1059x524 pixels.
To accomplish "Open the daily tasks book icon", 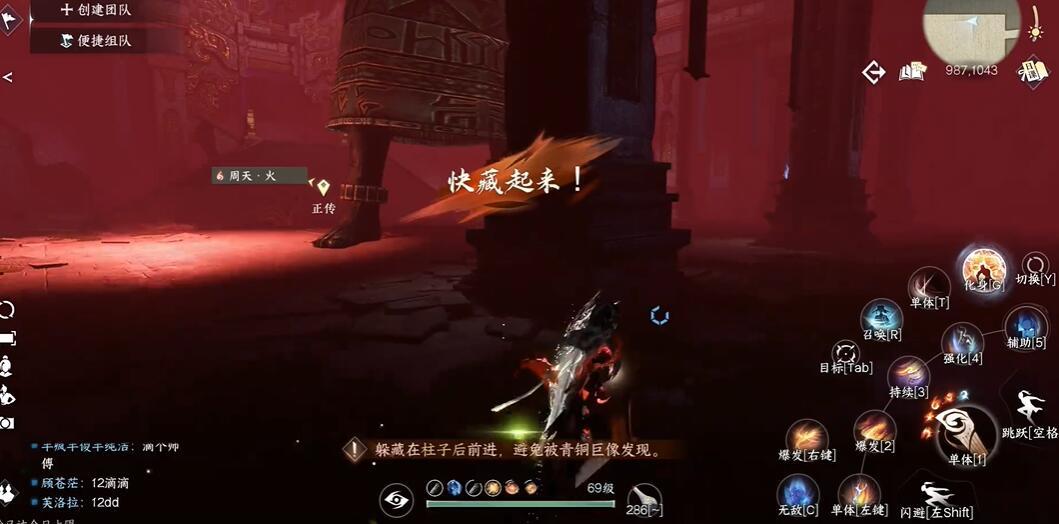I will (1032, 71).
